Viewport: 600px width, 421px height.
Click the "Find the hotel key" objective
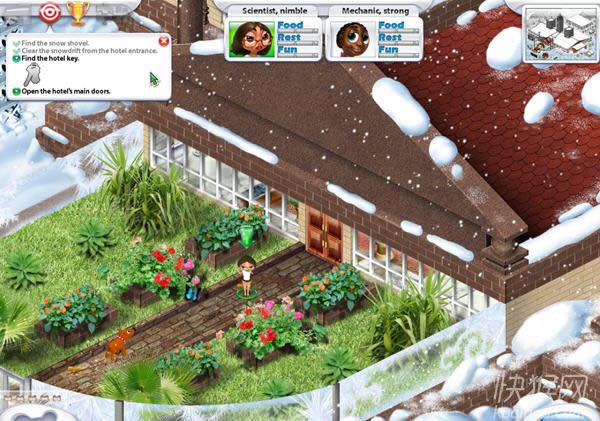50,59
